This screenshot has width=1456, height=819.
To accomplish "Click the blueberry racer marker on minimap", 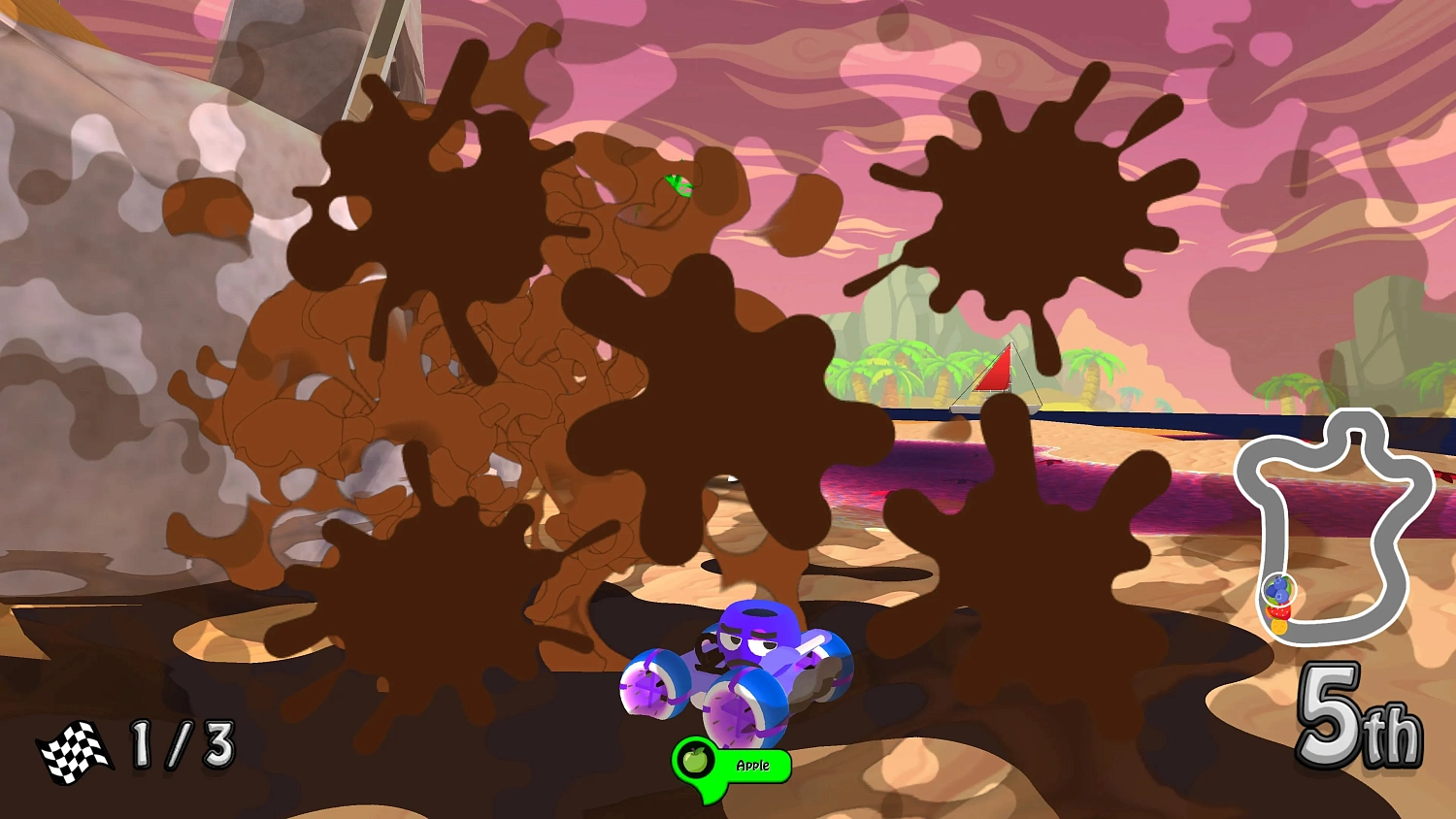I will point(1277,588).
